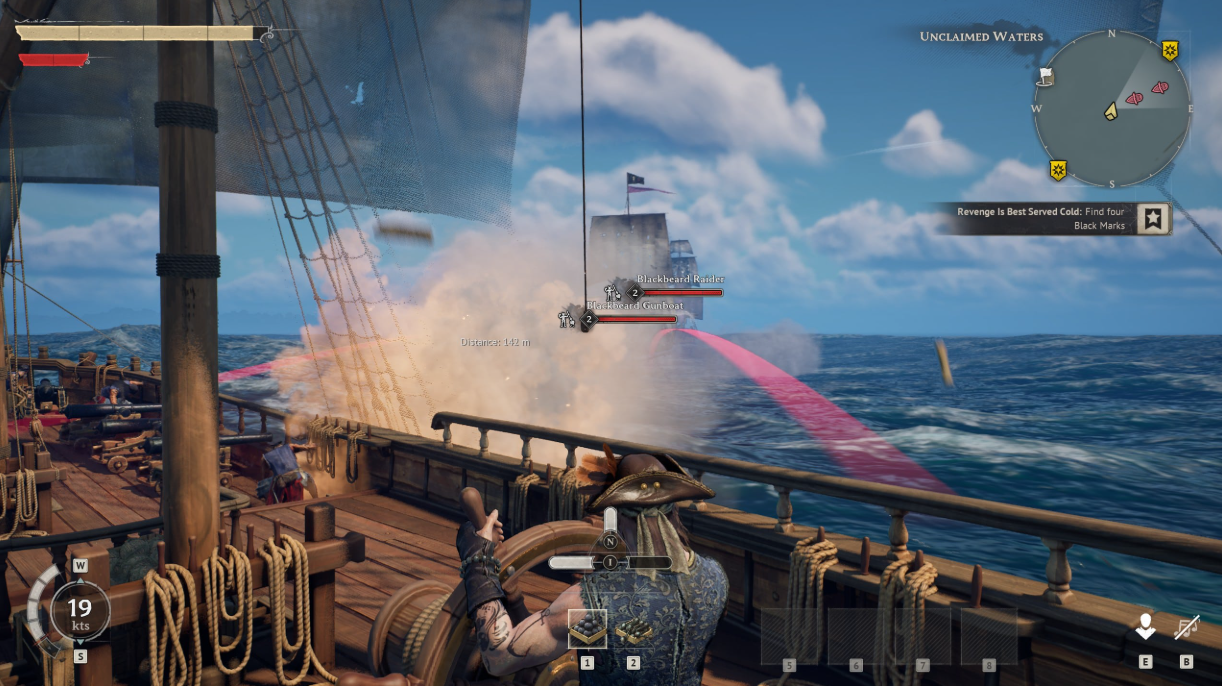This screenshot has width=1222, height=686.
Task: Select the round cannonball ammo slot
Action: click(587, 628)
